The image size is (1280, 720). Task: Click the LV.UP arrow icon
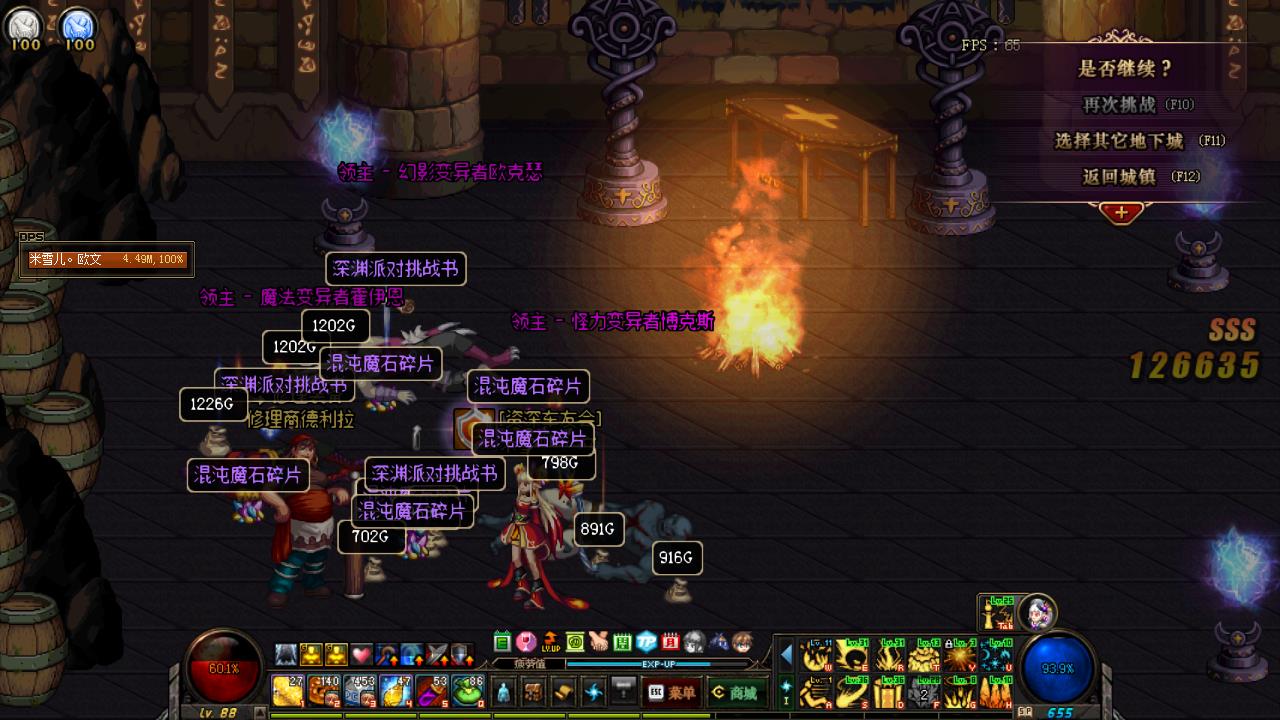[550, 641]
